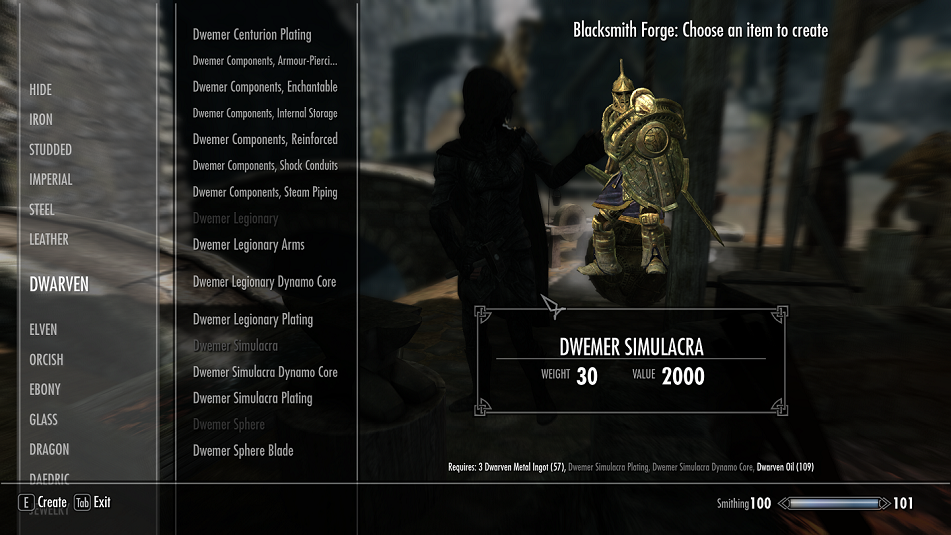951x535 pixels.
Task: Choose the Dwemer Sphere Blade item
Action: click(x=243, y=451)
